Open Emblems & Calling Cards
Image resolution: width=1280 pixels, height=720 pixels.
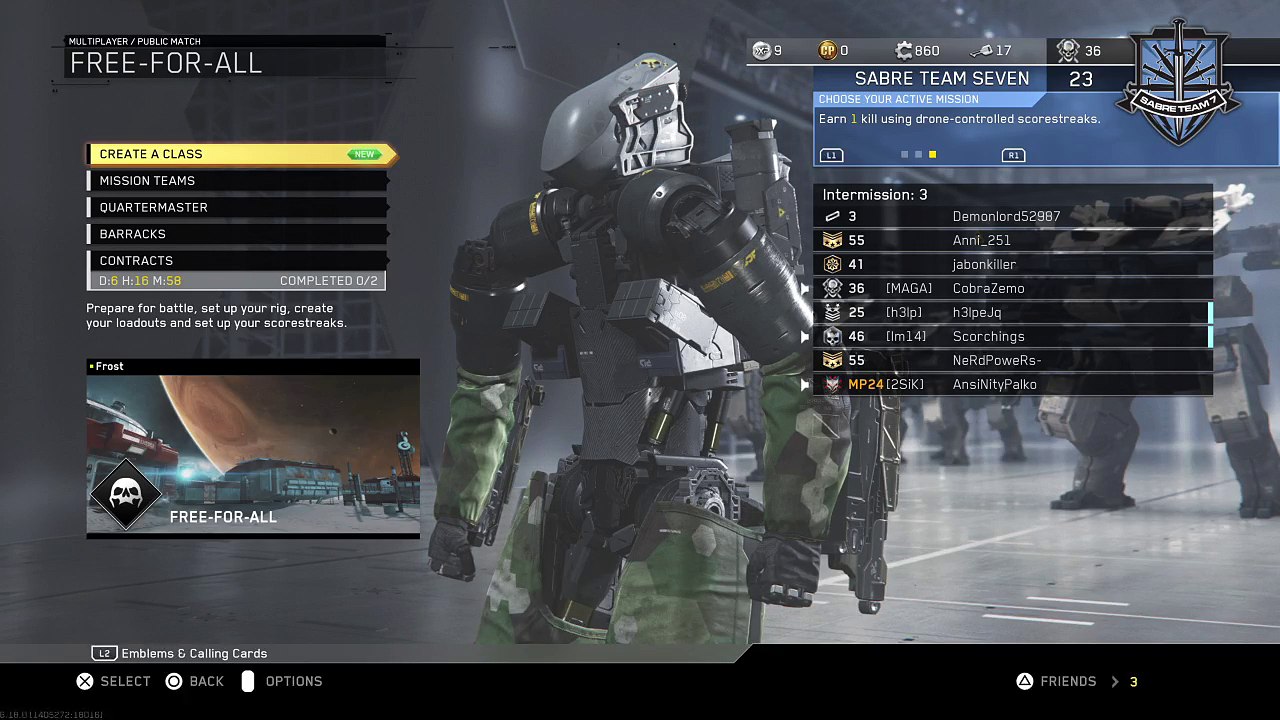click(x=181, y=653)
